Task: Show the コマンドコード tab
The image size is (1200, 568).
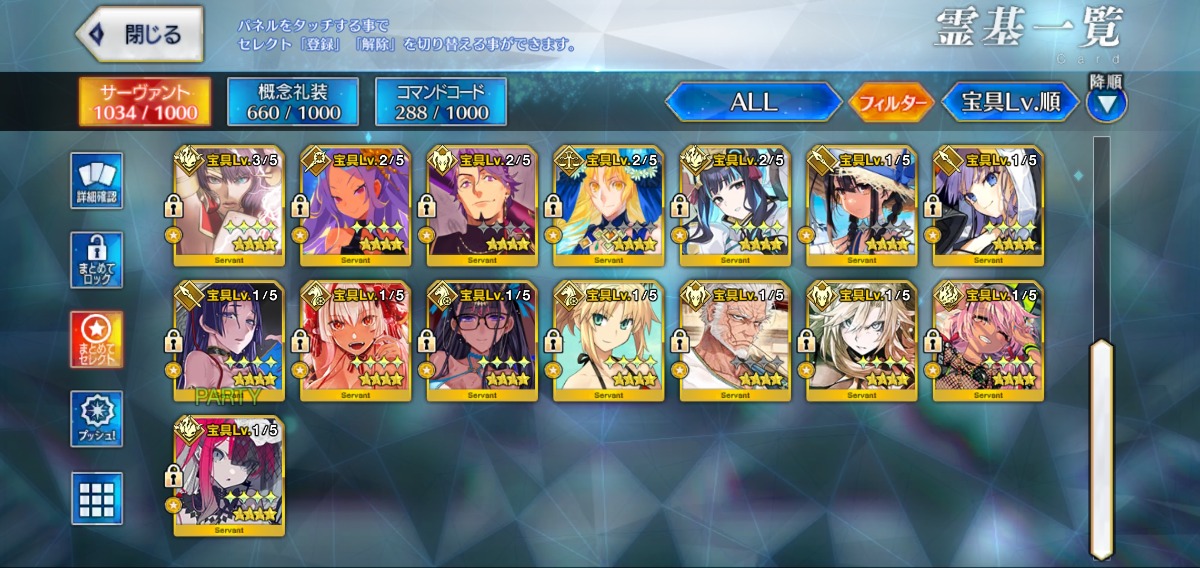Action: point(441,102)
